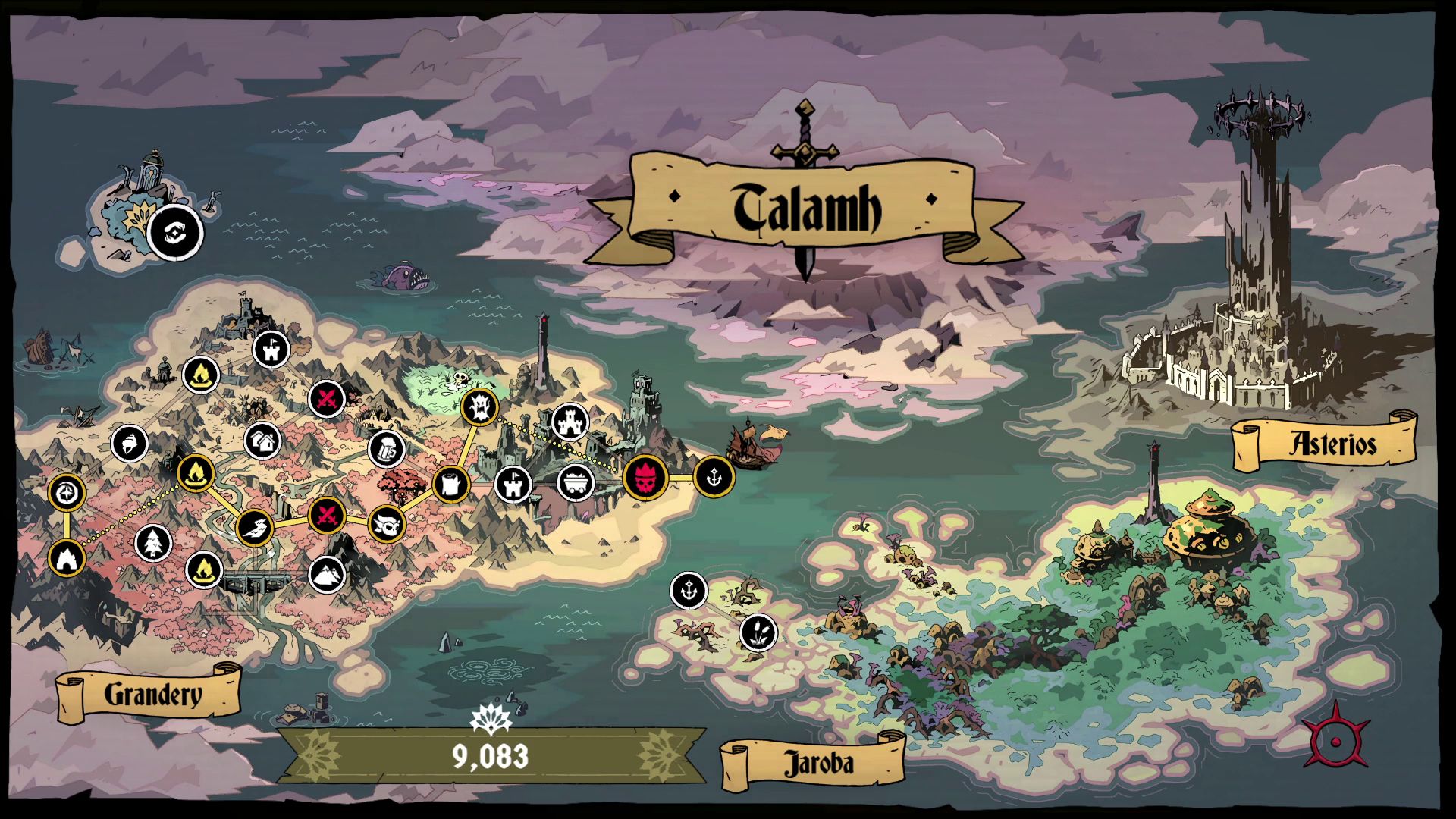Choose the village houses map node
Image resolution: width=1456 pixels, height=819 pixels.
(x=263, y=441)
